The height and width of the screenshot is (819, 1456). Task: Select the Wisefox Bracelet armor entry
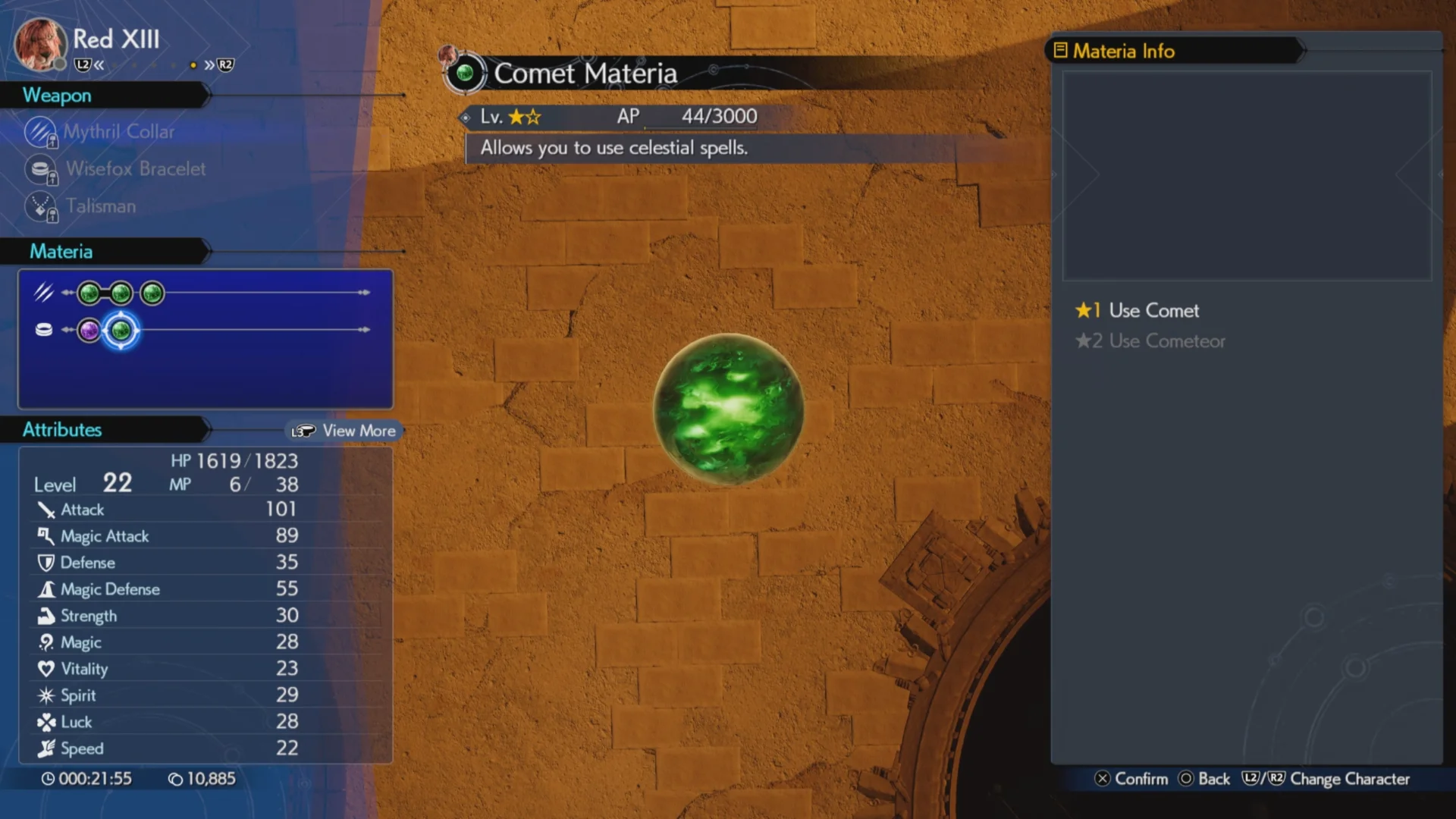click(x=135, y=169)
